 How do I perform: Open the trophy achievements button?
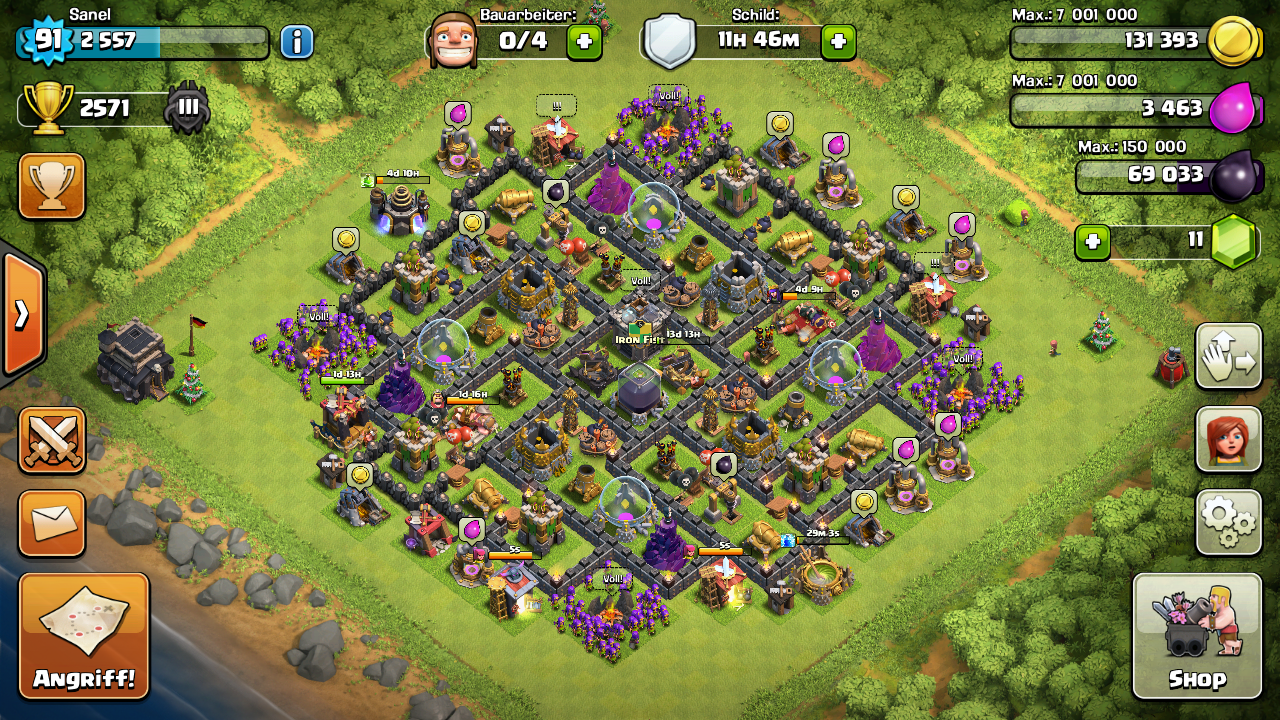point(51,185)
